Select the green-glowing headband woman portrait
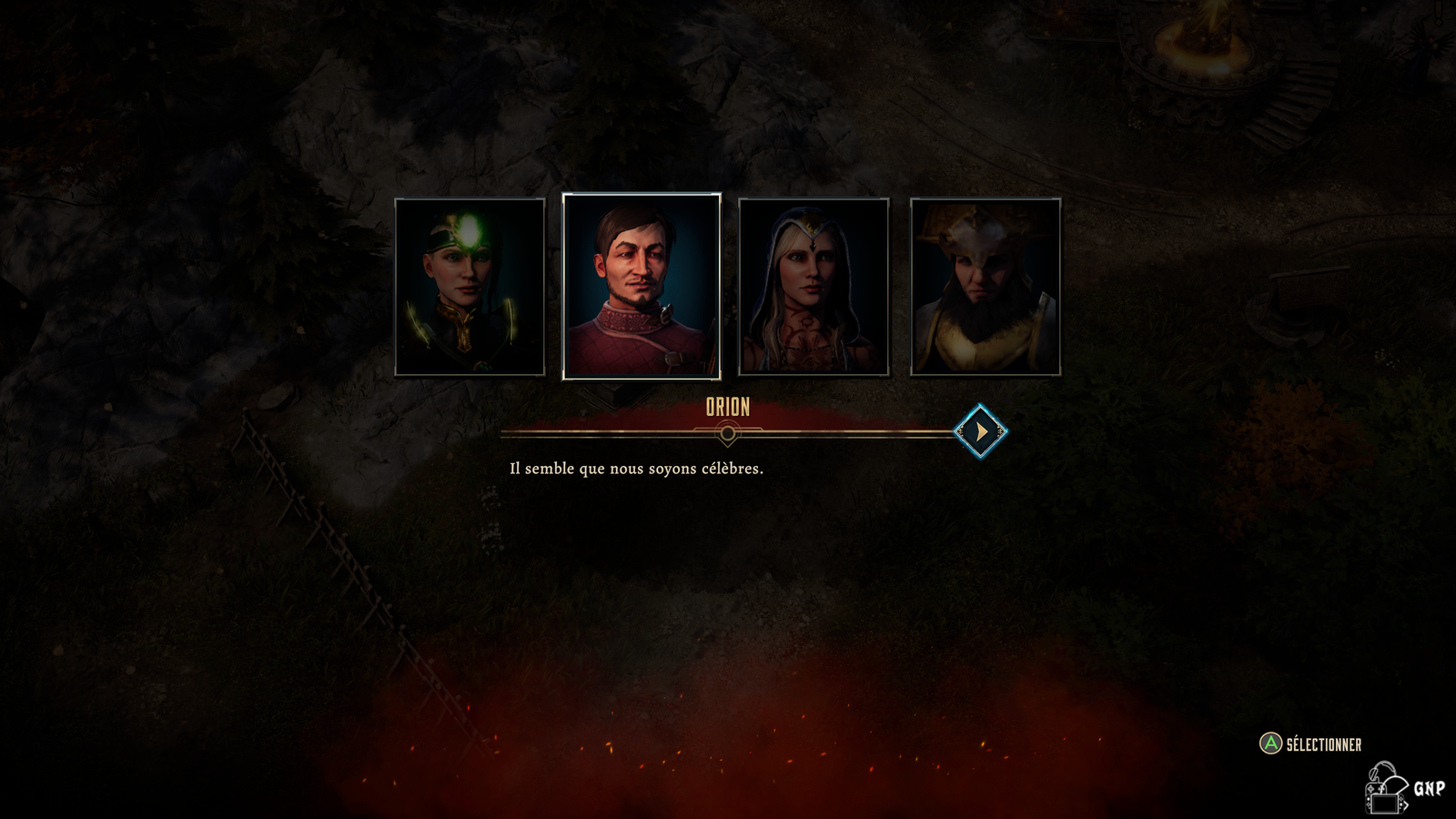 point(470,287)
